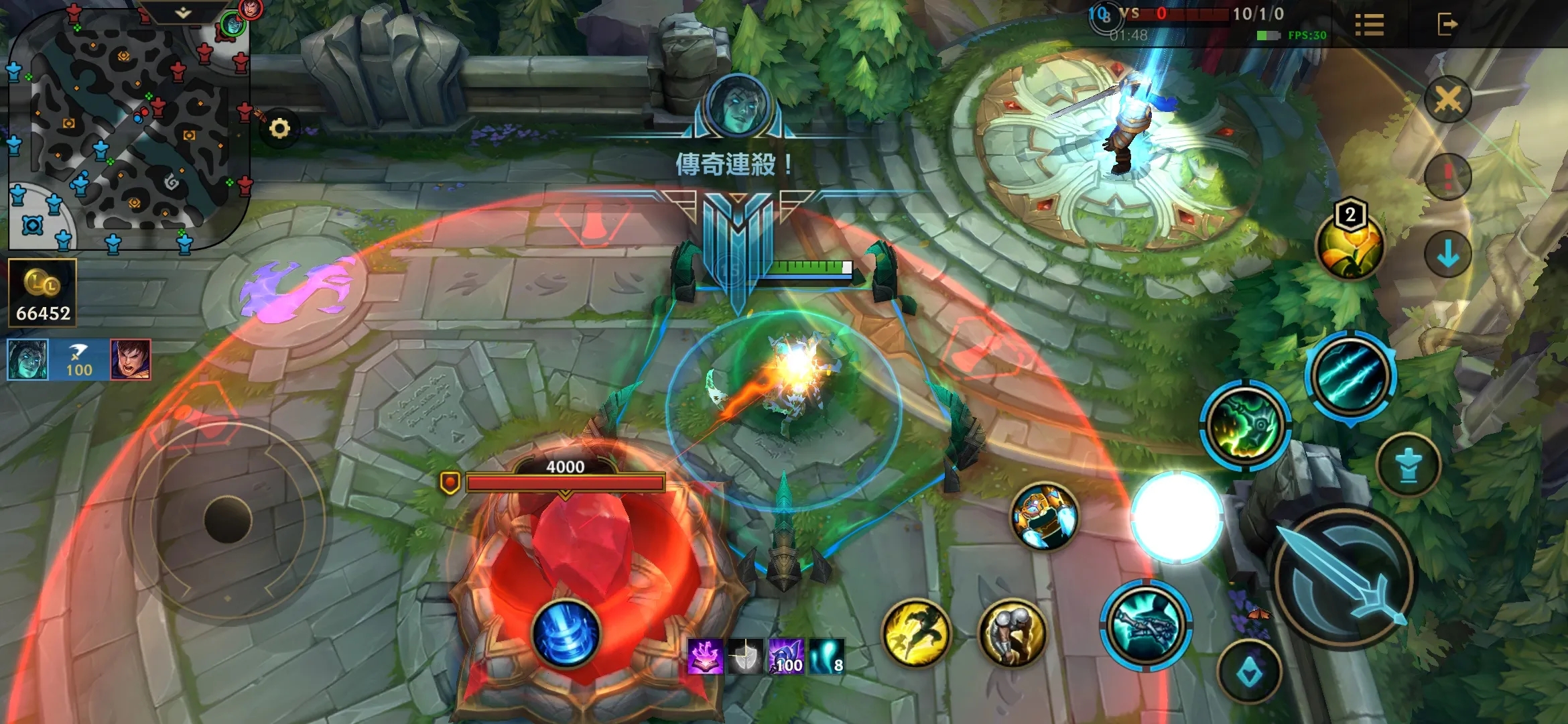The image size is (1568, 724).
Task: Send the red exclamation alert ping
Action: pos(1447,176)
